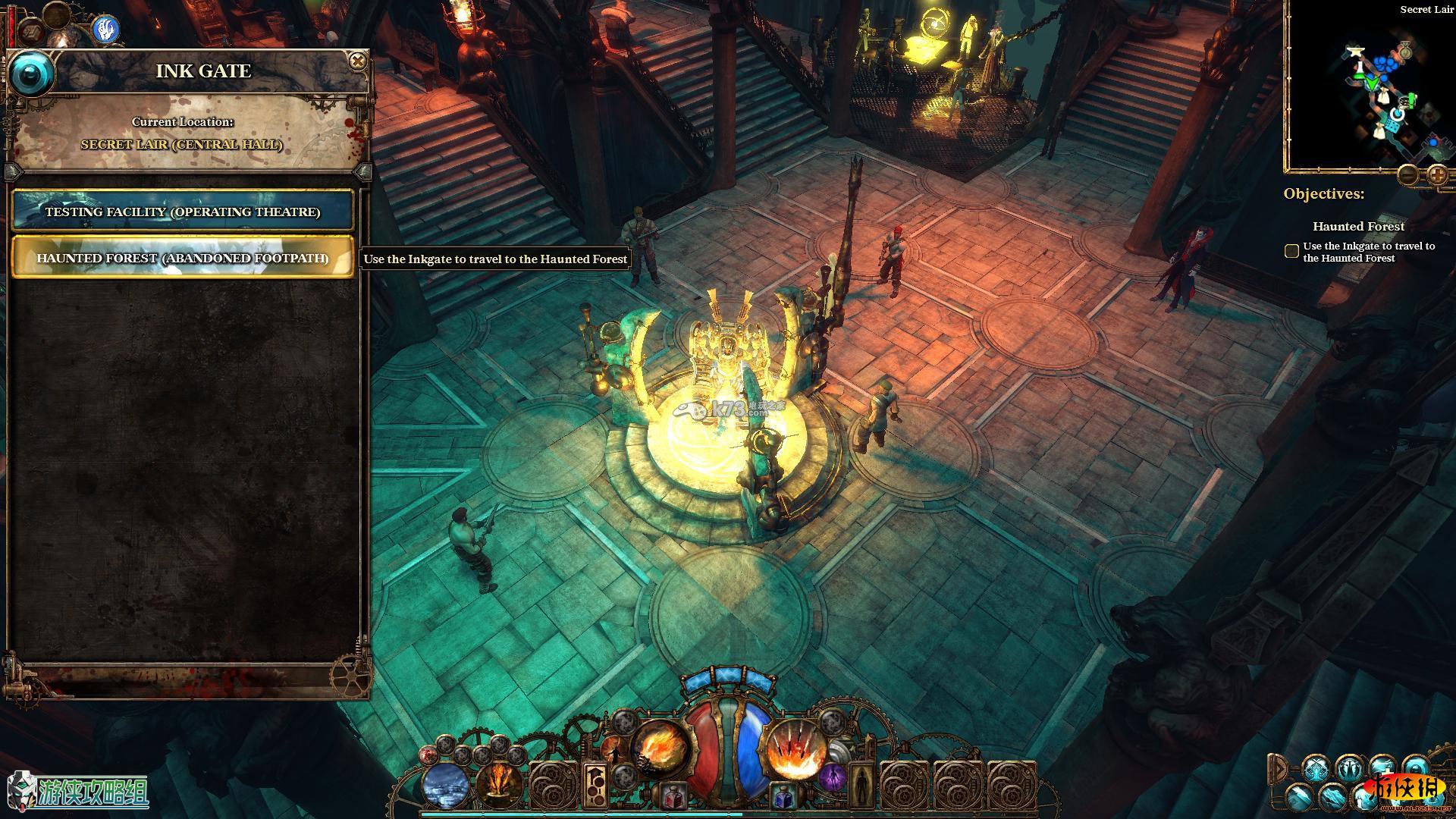Use the blue mana potion
The image size is (1456, 819).
[x=783, y=797]
